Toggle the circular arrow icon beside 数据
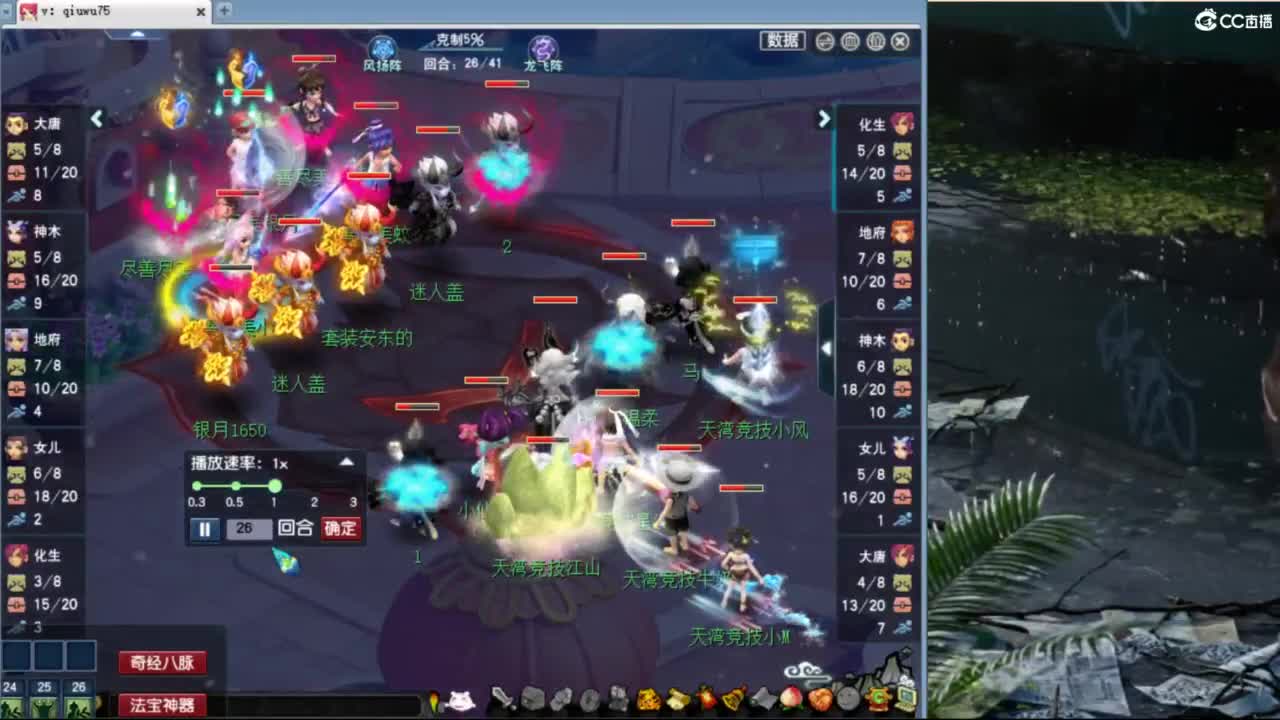This screenshot has width=1280, height=720. (825, 41)
